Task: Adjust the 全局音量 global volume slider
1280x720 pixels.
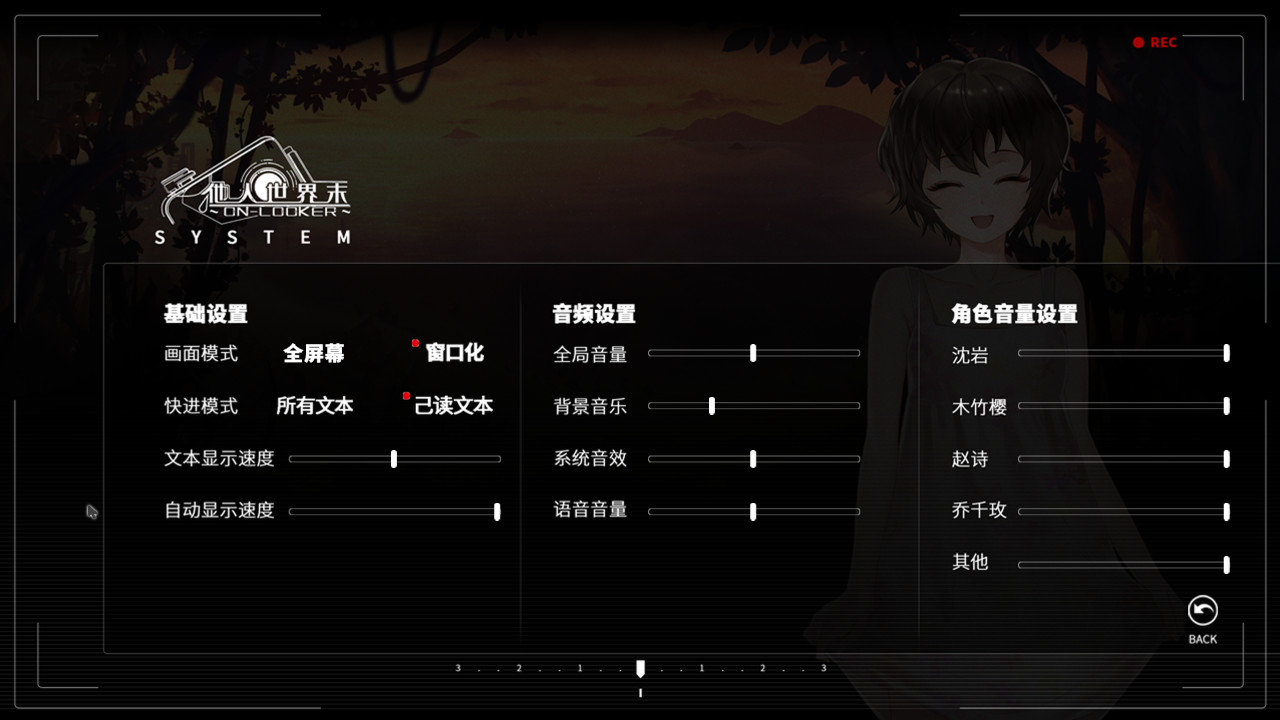Action: click(x=753, y=353)
